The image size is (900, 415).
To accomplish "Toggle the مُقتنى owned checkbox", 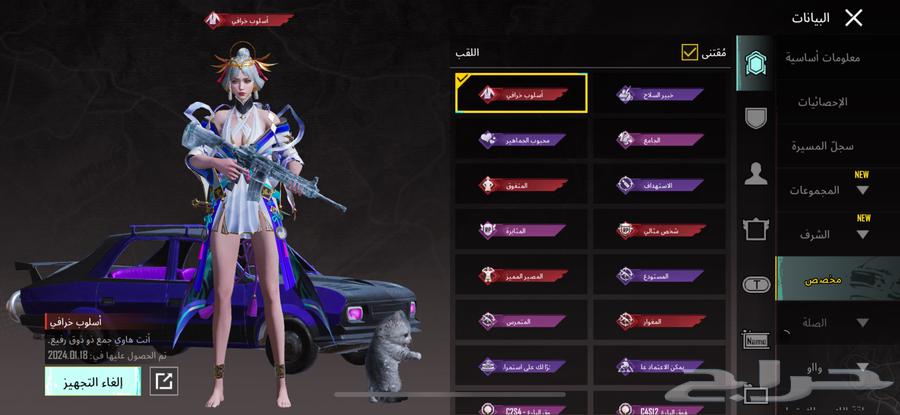I will click(690, 52).
